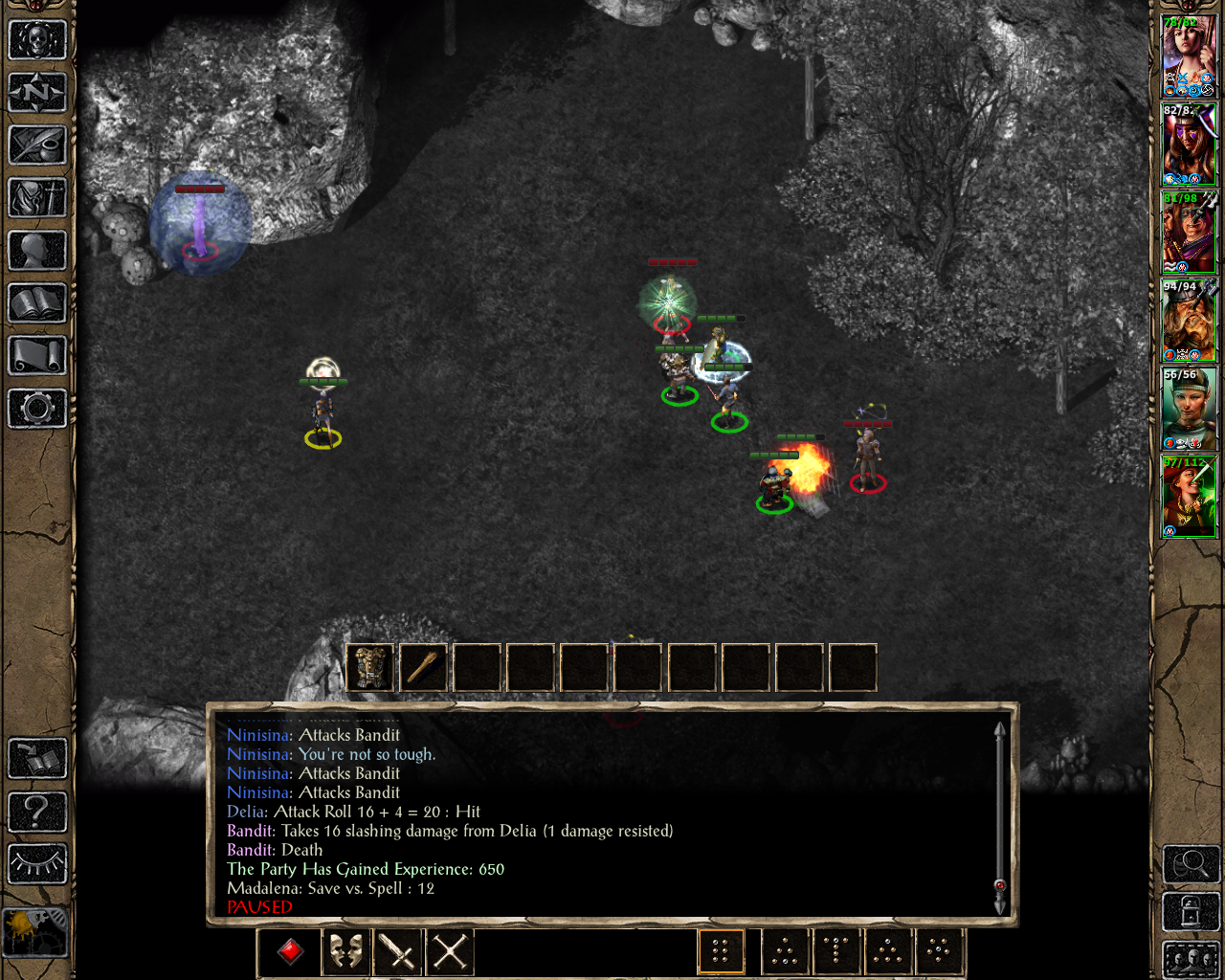
Task: Open the character record head silhouette button
Action: [x=37, y=252]
